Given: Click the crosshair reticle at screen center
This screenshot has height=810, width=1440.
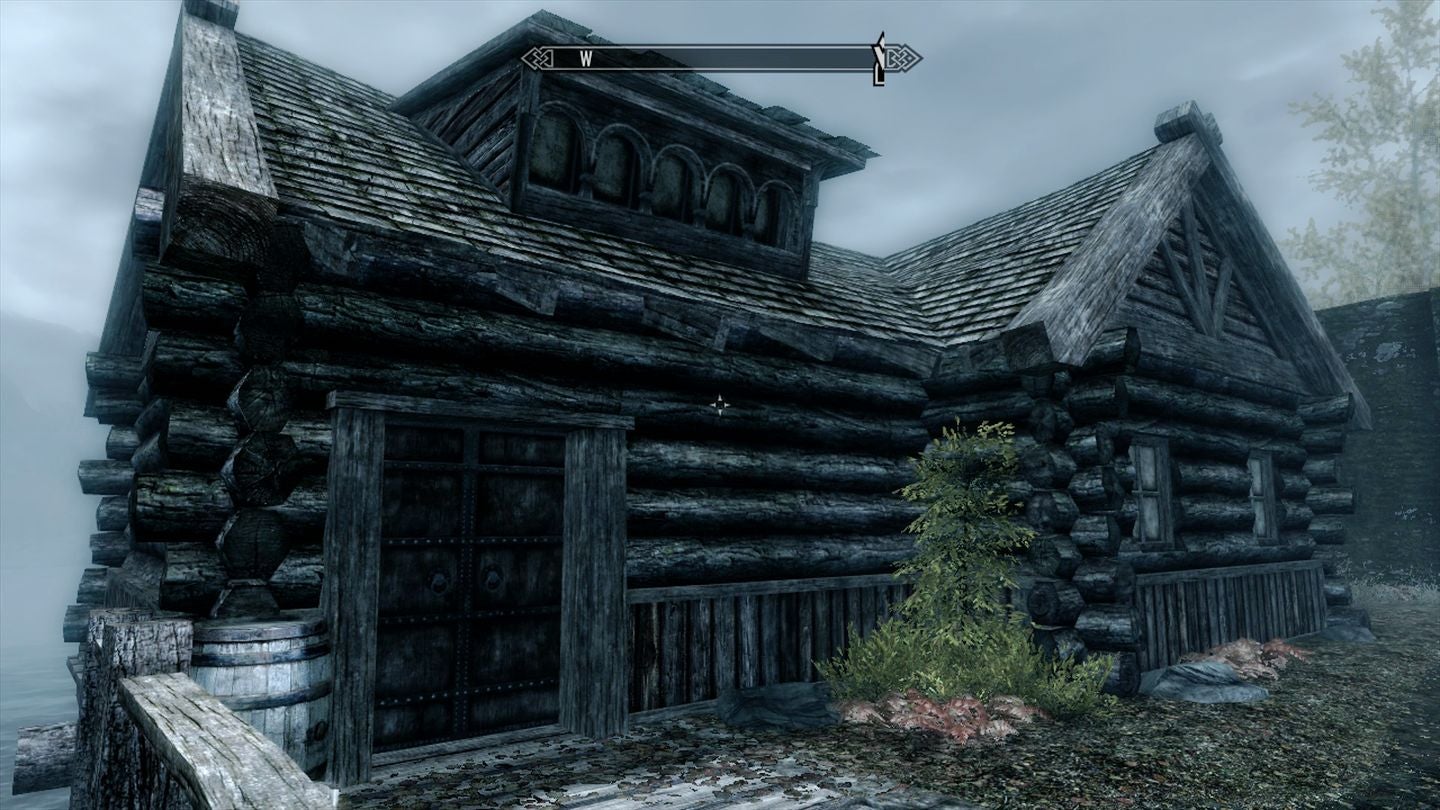Looking at the screenshot, I should click(722, 404).
